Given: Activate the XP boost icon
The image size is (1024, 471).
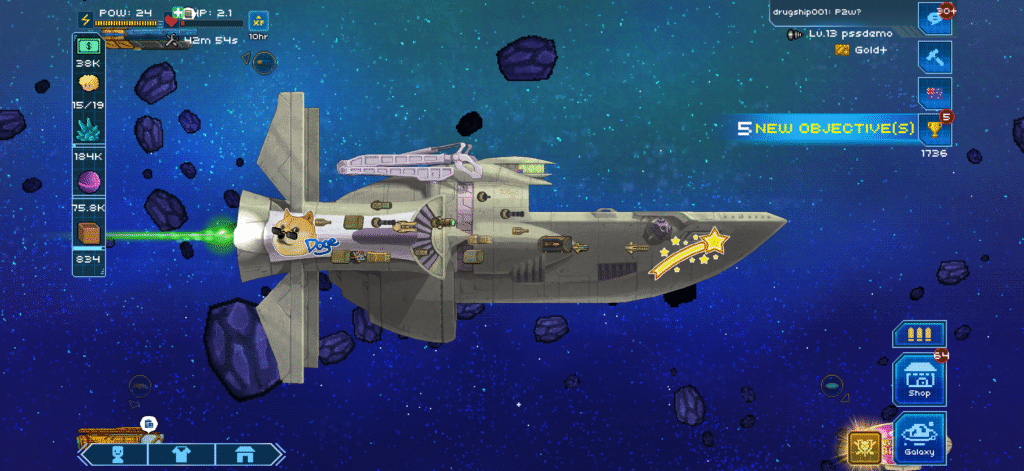Looking at the screenshot, I should pyautogui.click(x=258, y=19).
